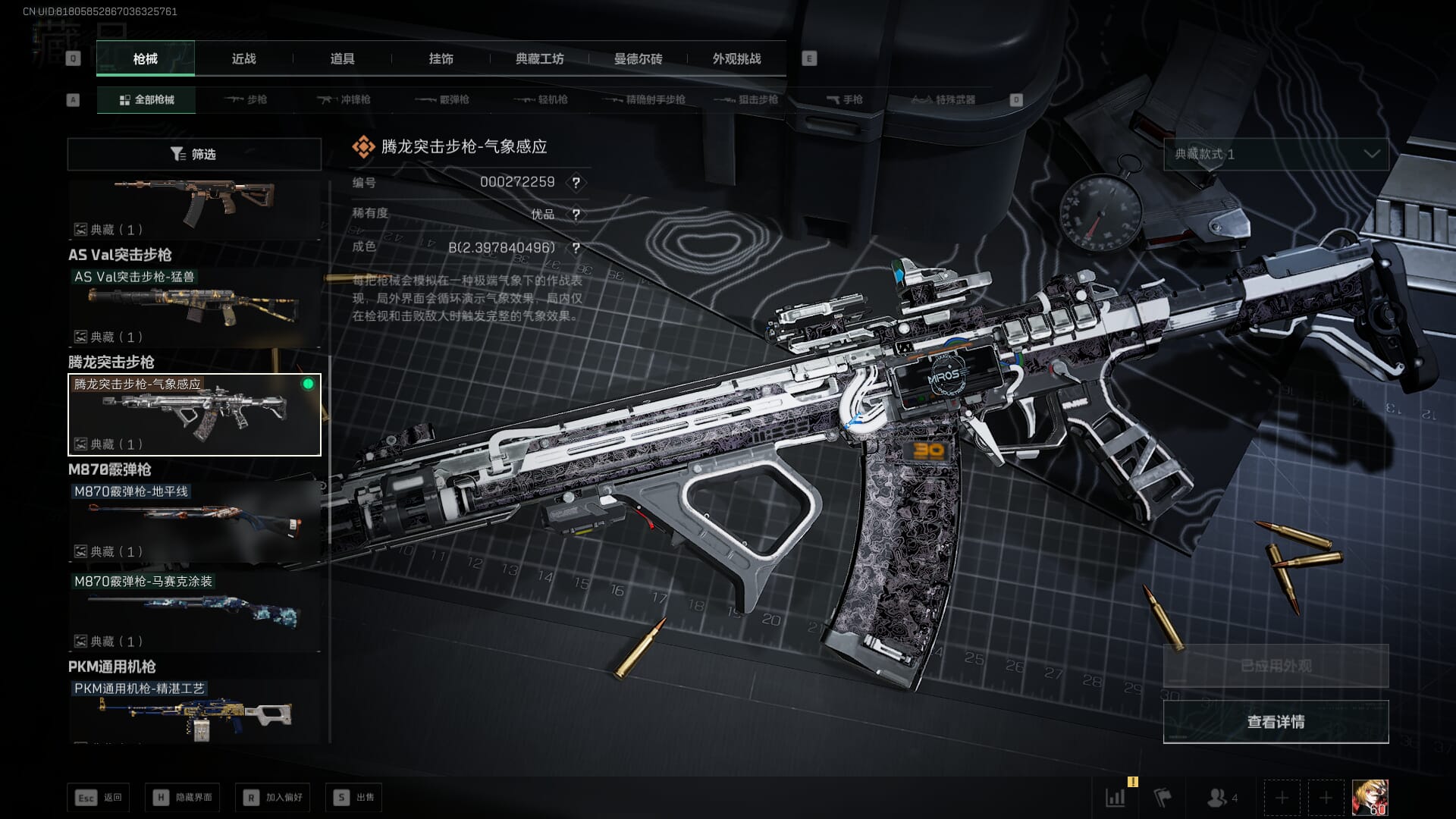Open the player avatar profile icon
The image size is (1456, 819).
1370,797
